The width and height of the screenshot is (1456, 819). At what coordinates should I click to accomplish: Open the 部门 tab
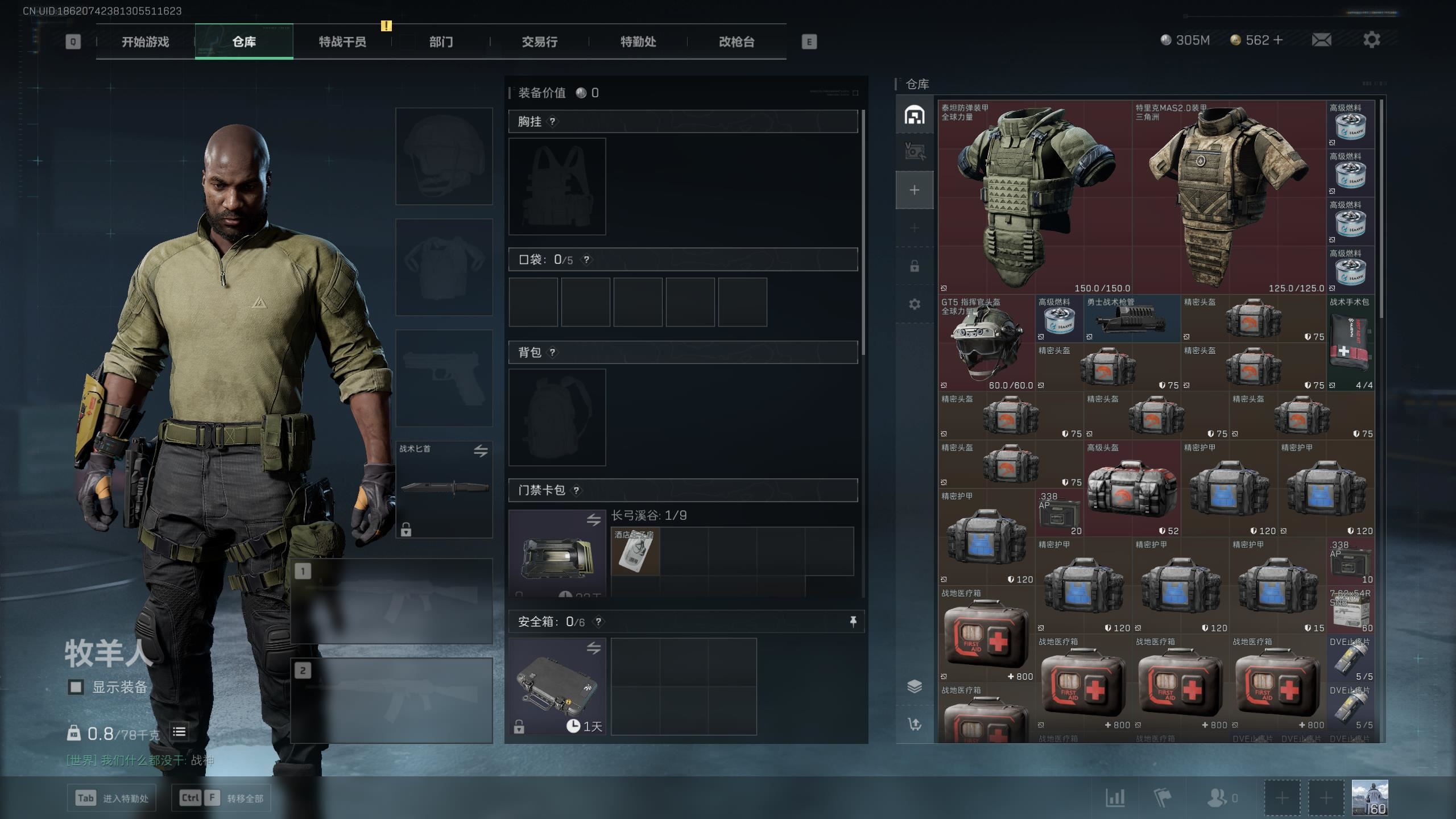click(441, 42)
